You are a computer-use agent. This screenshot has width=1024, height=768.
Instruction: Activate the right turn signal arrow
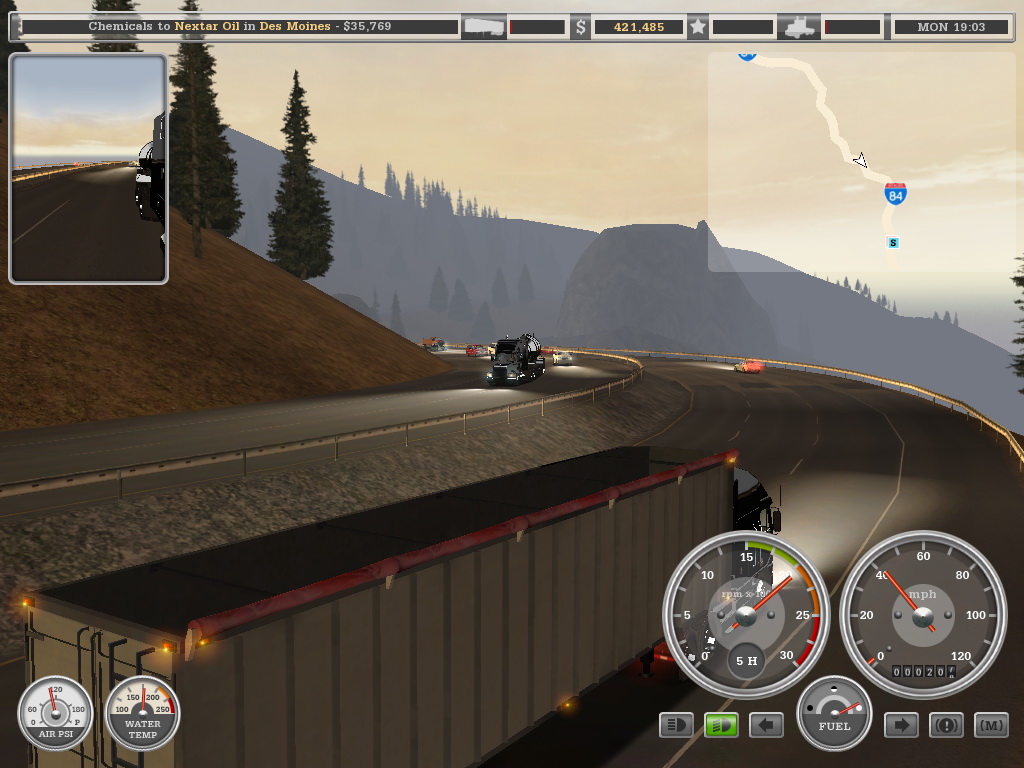pos(901,725)
